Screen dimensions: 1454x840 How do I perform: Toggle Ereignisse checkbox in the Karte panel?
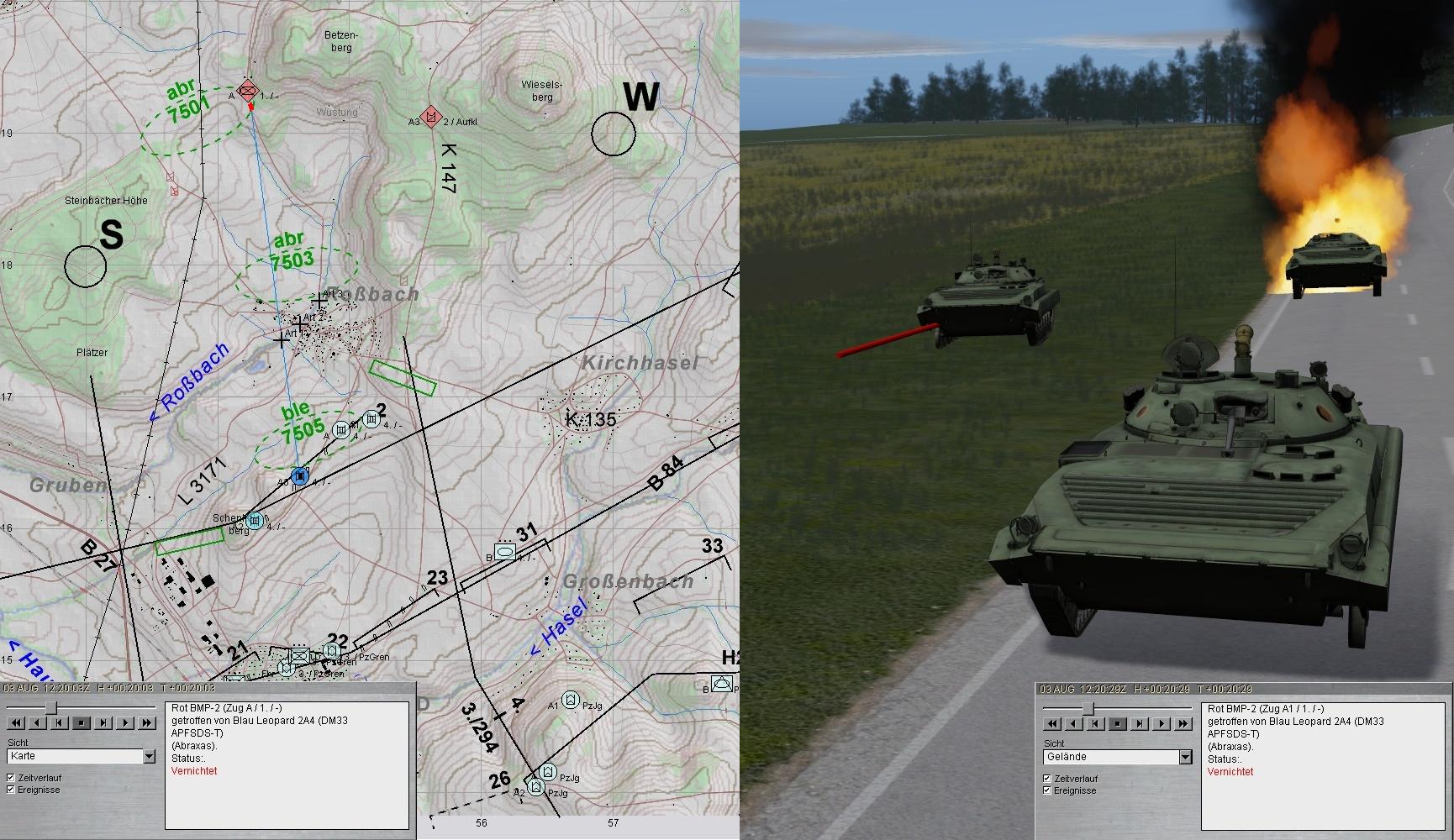[11, 790]
